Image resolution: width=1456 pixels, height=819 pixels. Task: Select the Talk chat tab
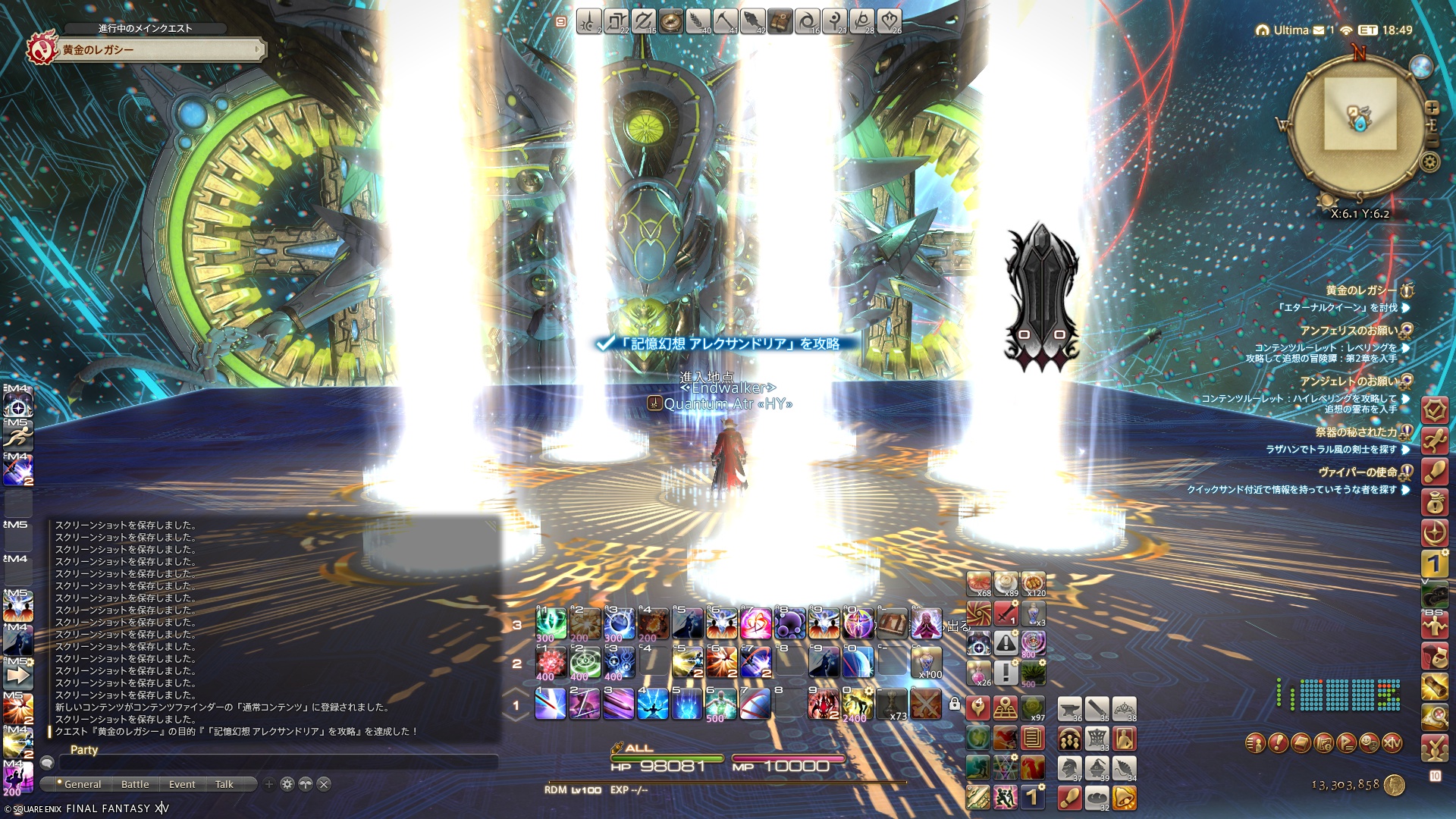click(224, 784)
